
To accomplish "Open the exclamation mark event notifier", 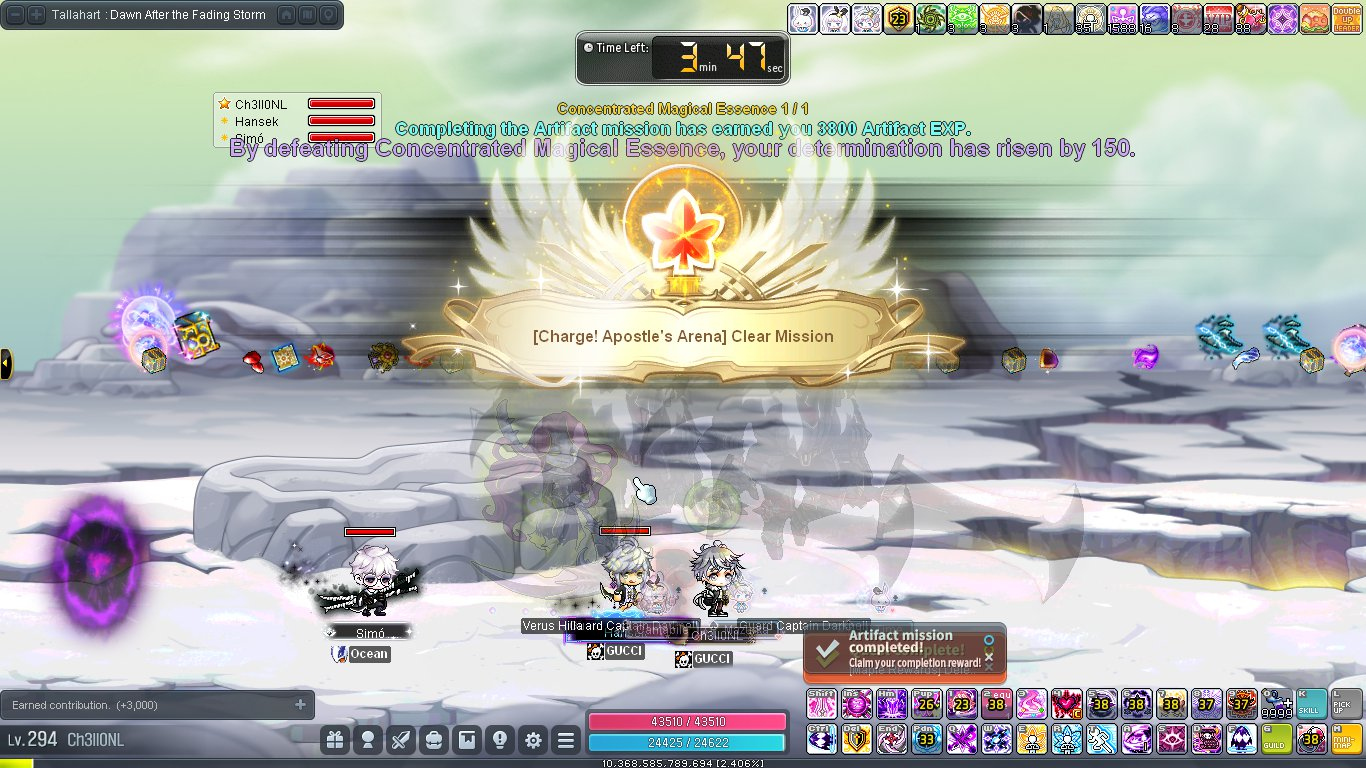I will coord(500,740).
